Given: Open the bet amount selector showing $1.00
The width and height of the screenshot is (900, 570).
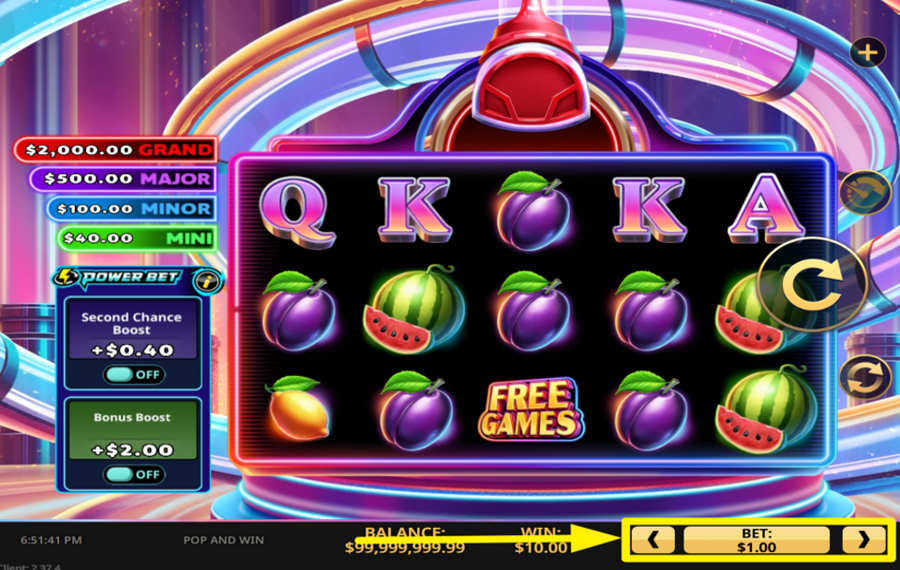Looking at the screenshot, I should point(757,540).
